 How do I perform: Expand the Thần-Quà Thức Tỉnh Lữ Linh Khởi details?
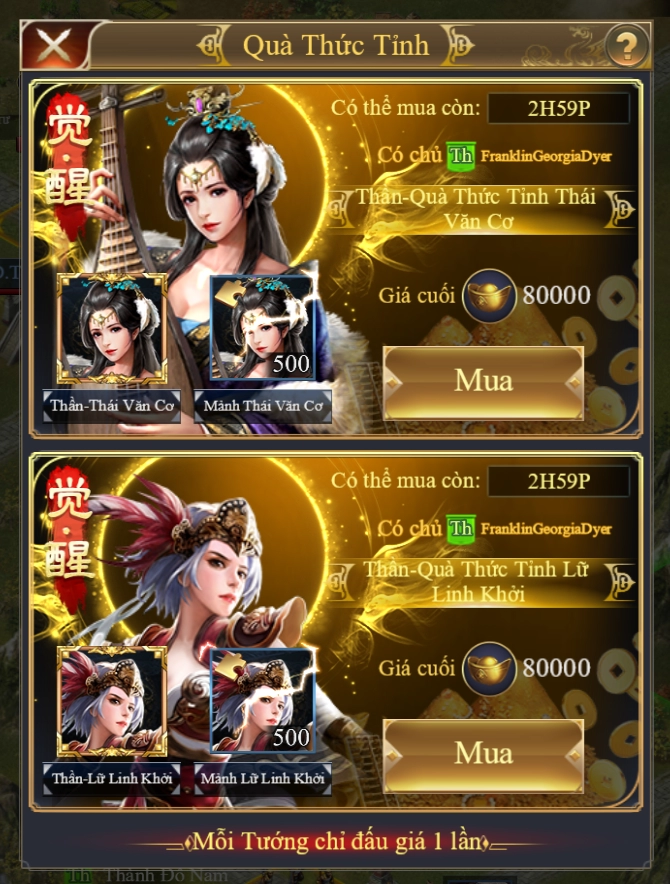tap(623, 581)
